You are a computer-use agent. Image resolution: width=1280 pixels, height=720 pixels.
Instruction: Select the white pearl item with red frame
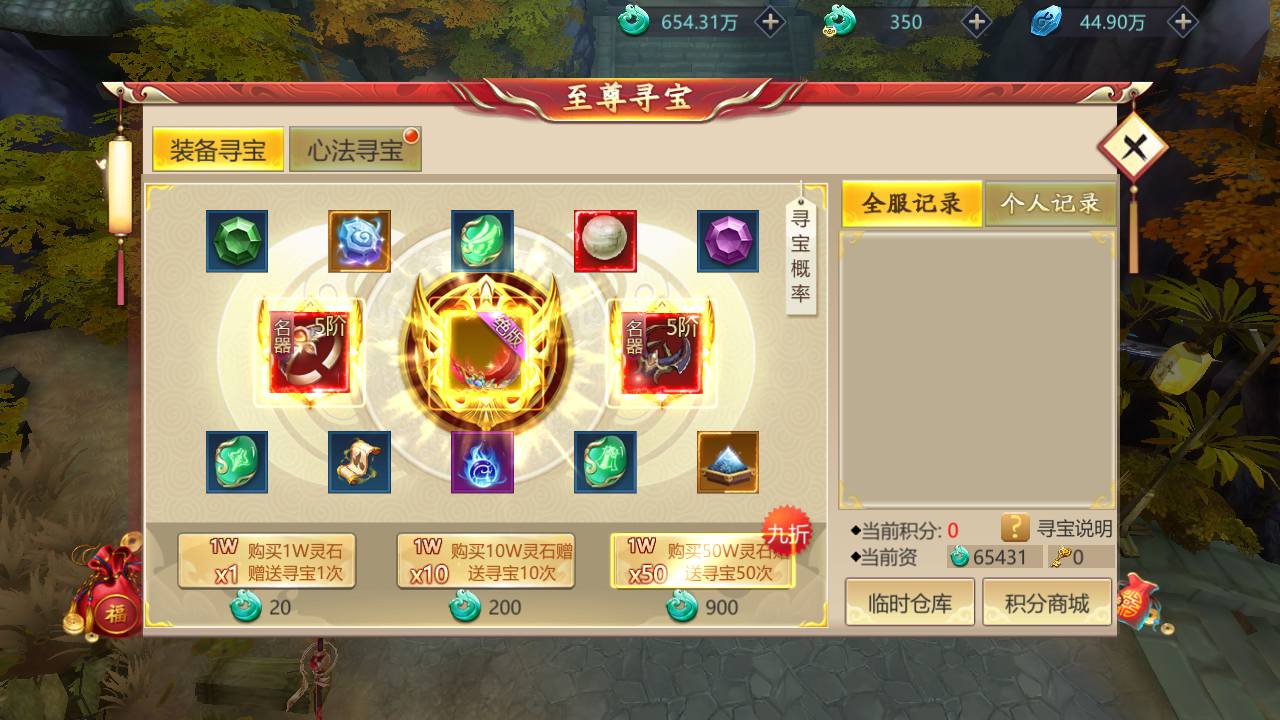[x=605, y=241]
